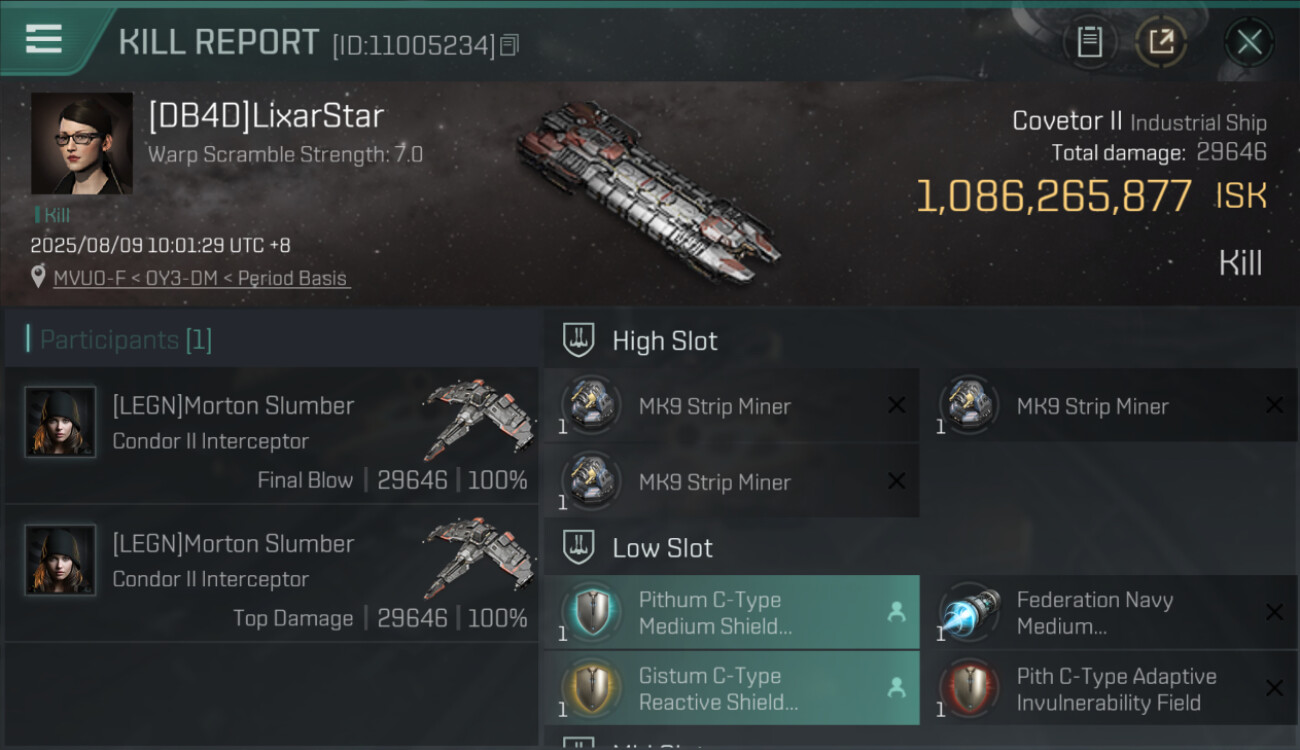The image size is (1300, 750).
Task: Select the Pithum C-Type Medium Shield module
Action: pos(731,612)
